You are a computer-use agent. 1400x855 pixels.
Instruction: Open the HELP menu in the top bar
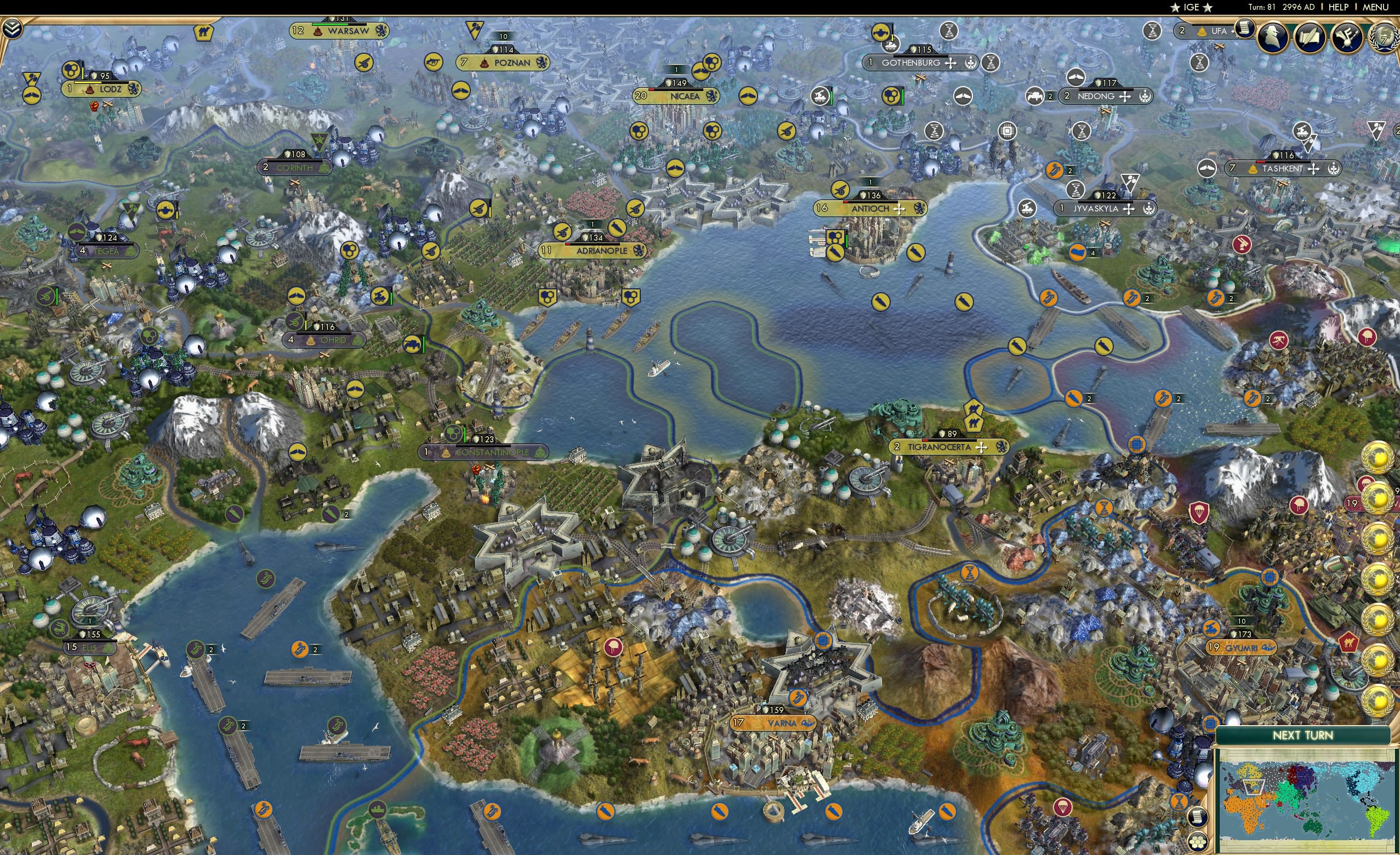click(1339, 7)
